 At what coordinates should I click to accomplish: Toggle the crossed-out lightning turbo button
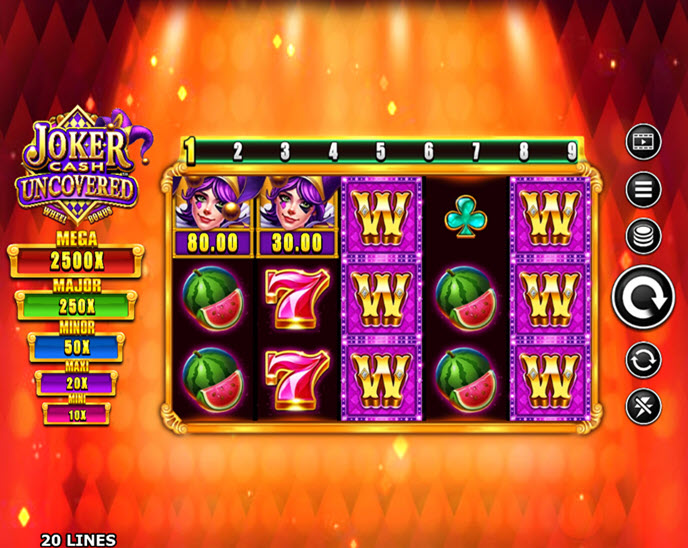[643, 406]
